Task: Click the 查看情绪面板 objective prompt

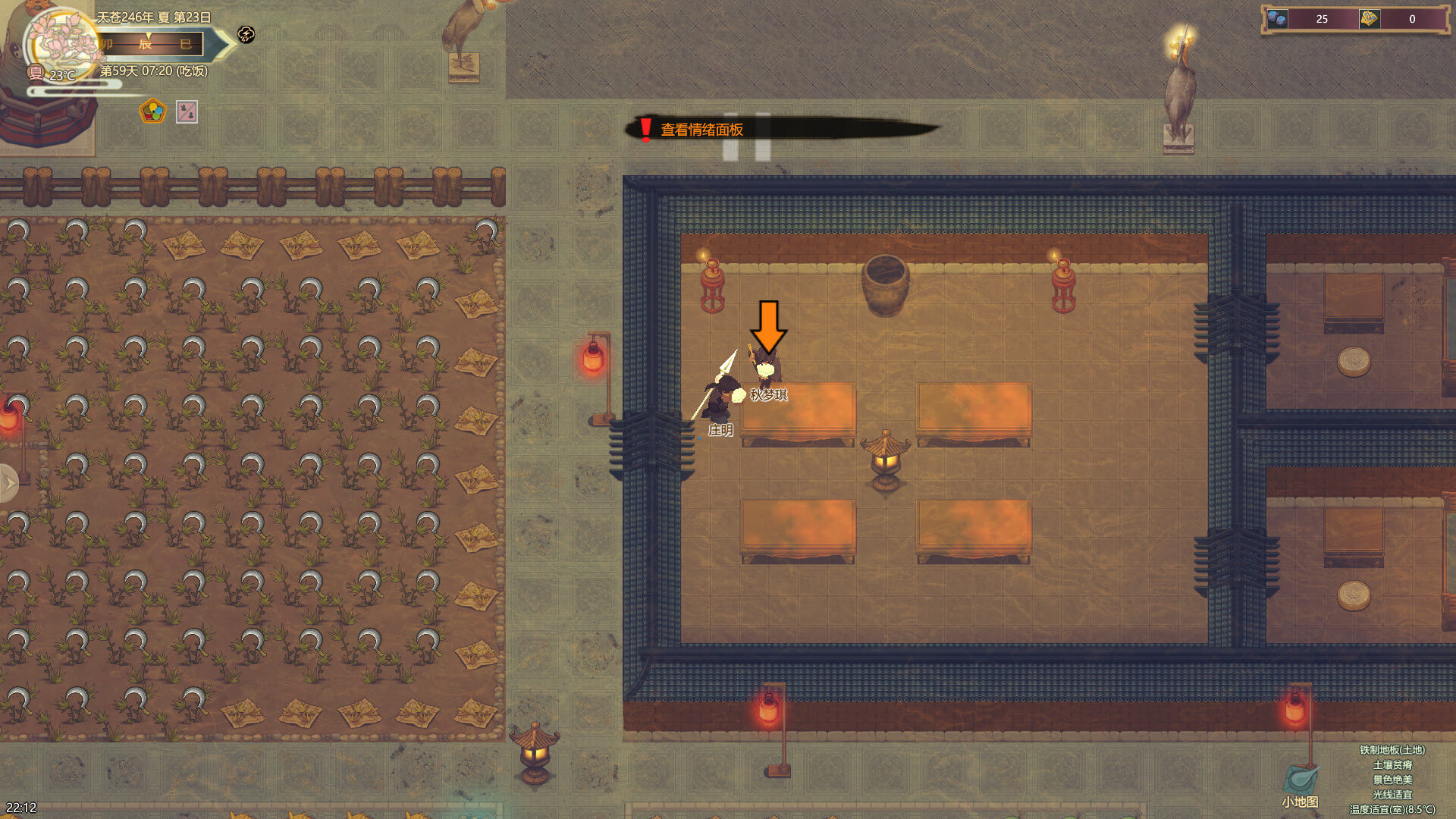Action: point(701,130)
